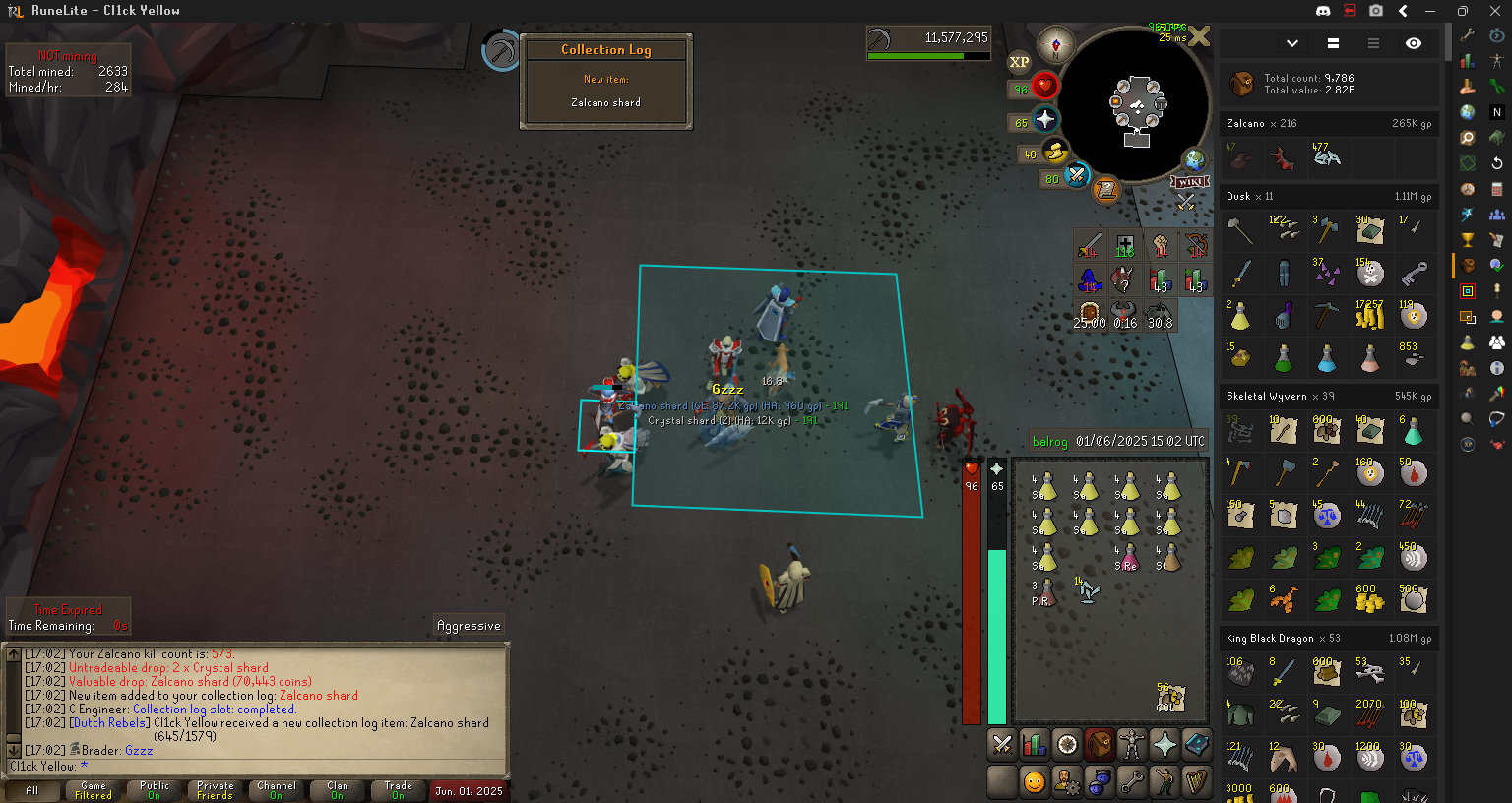Open the Wiki lookup banner

pyautogui.click(x=1189, y=182)
